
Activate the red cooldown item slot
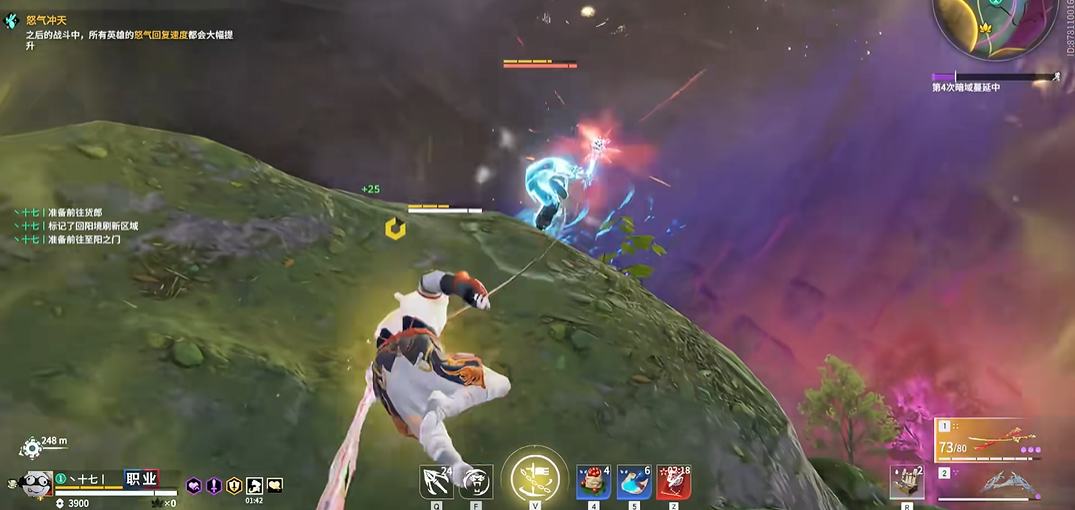coord(674,482)
